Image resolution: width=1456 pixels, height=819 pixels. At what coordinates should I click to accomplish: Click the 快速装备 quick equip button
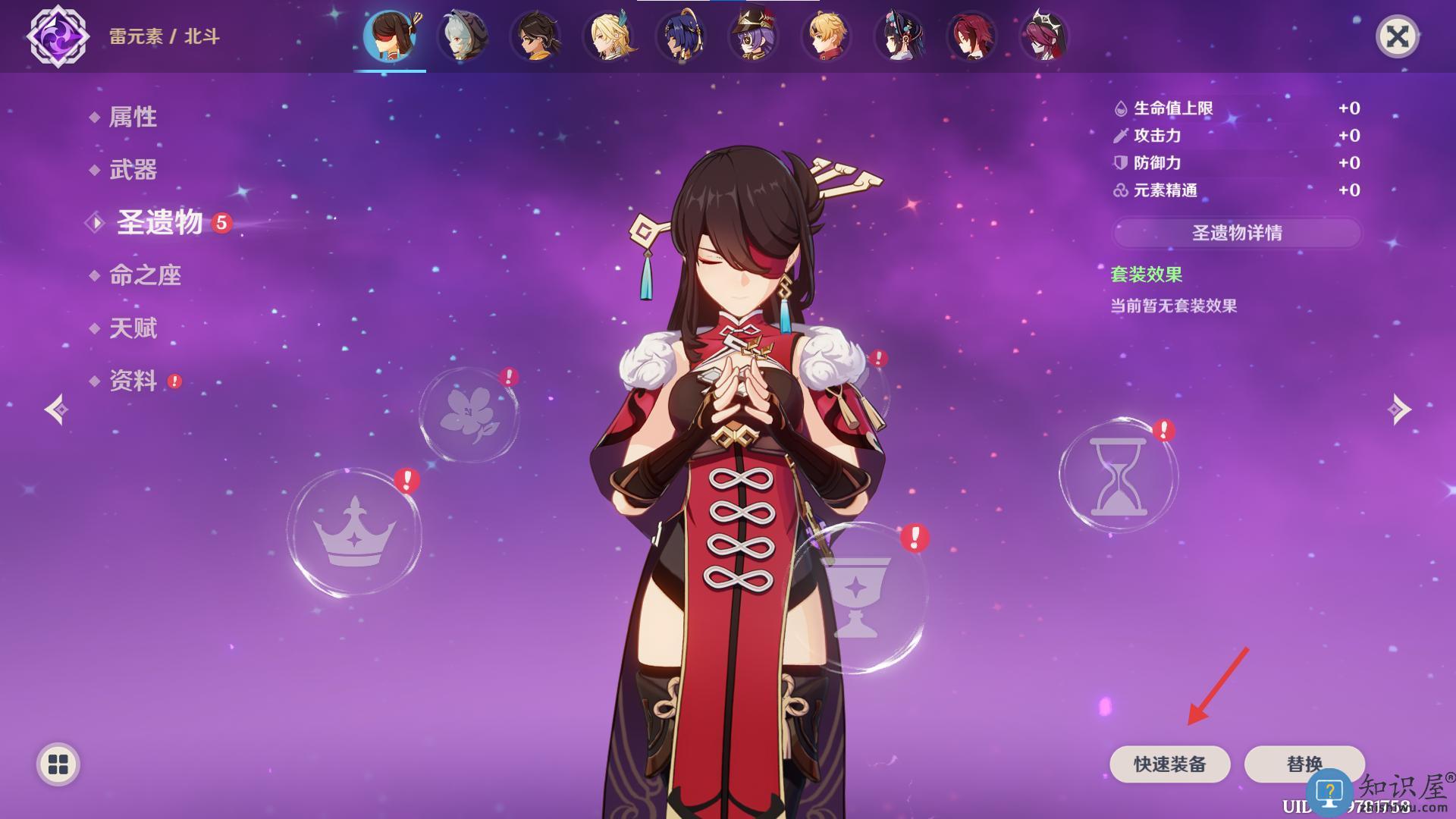point(1169,764)
